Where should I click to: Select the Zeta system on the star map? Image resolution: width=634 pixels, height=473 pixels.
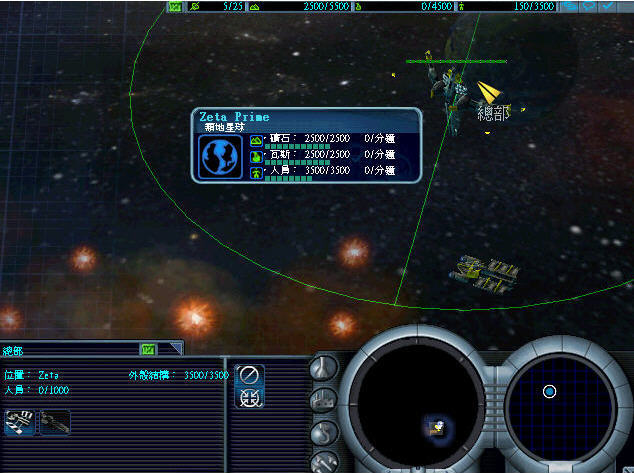pyautogui.click(x=549, y=391)
